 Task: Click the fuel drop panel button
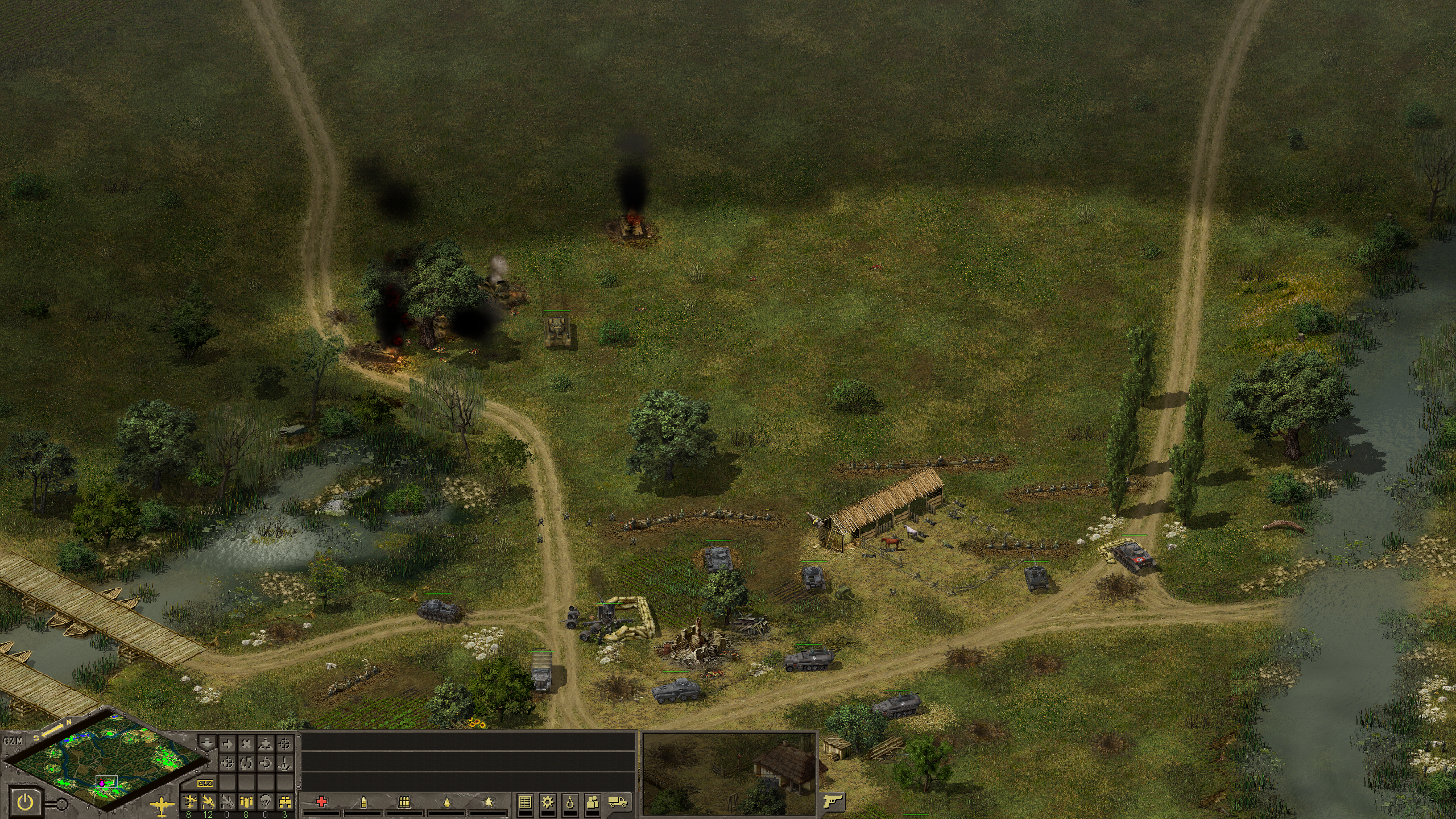(x=570, y=802)
